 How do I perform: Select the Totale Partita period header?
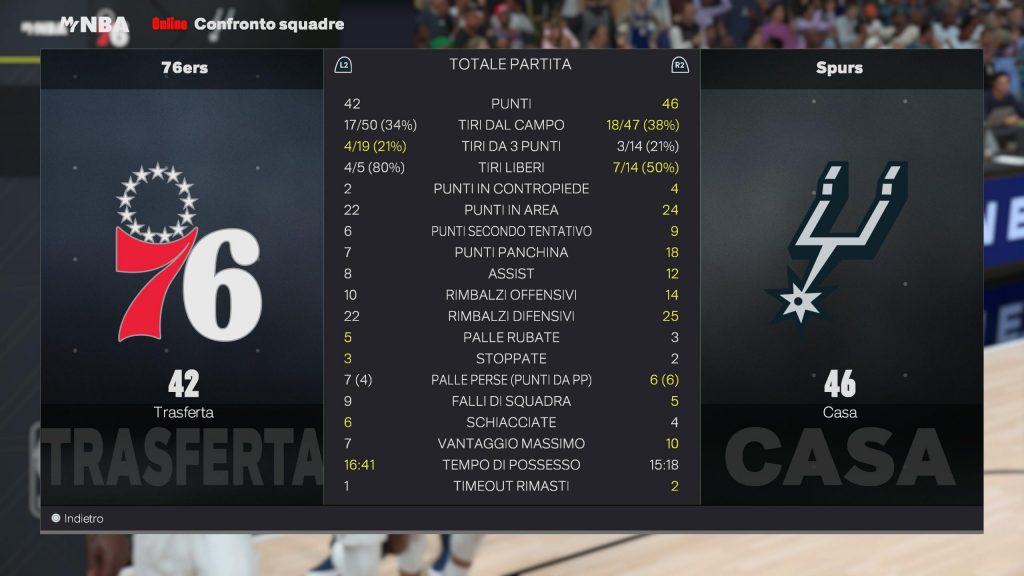point(511,65)
